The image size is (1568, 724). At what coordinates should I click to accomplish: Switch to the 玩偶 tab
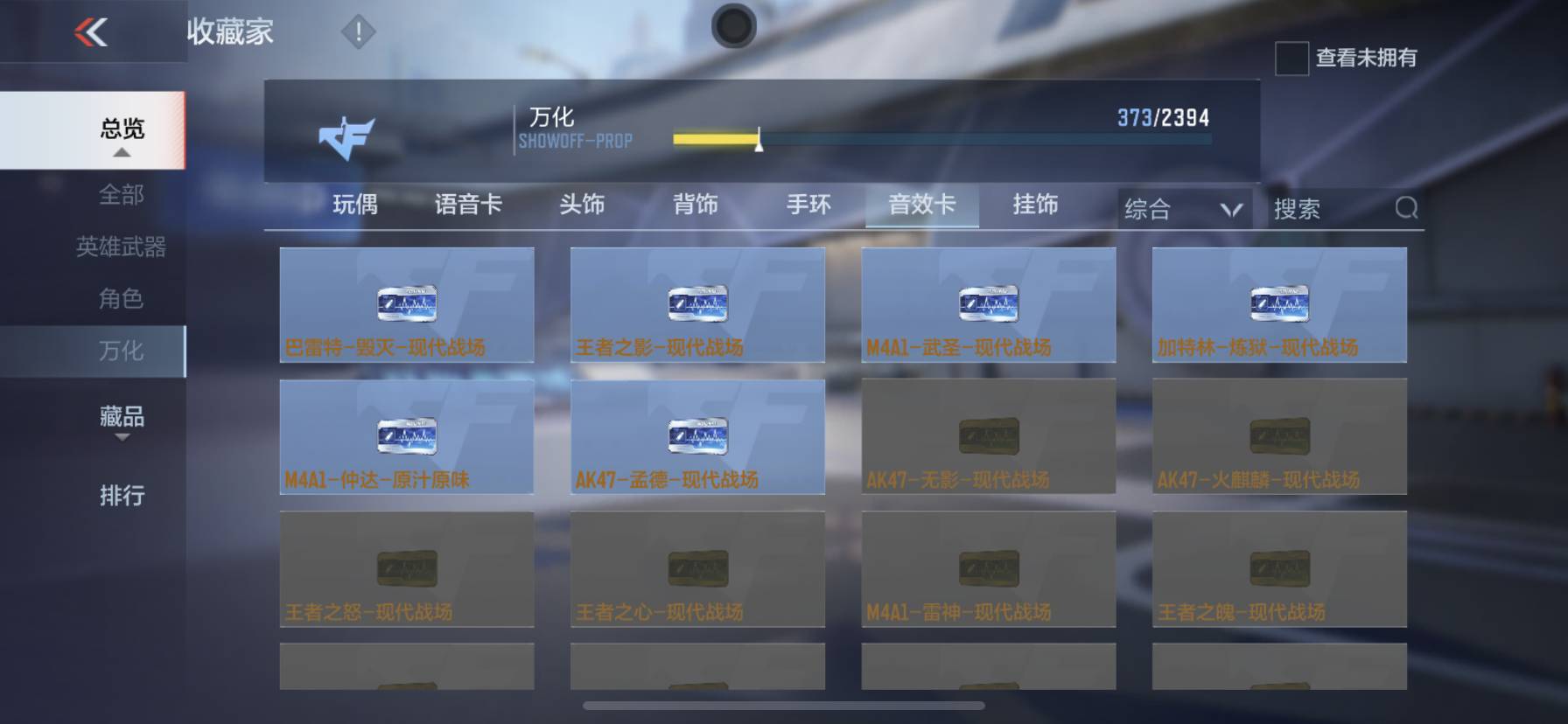point(353,205)
